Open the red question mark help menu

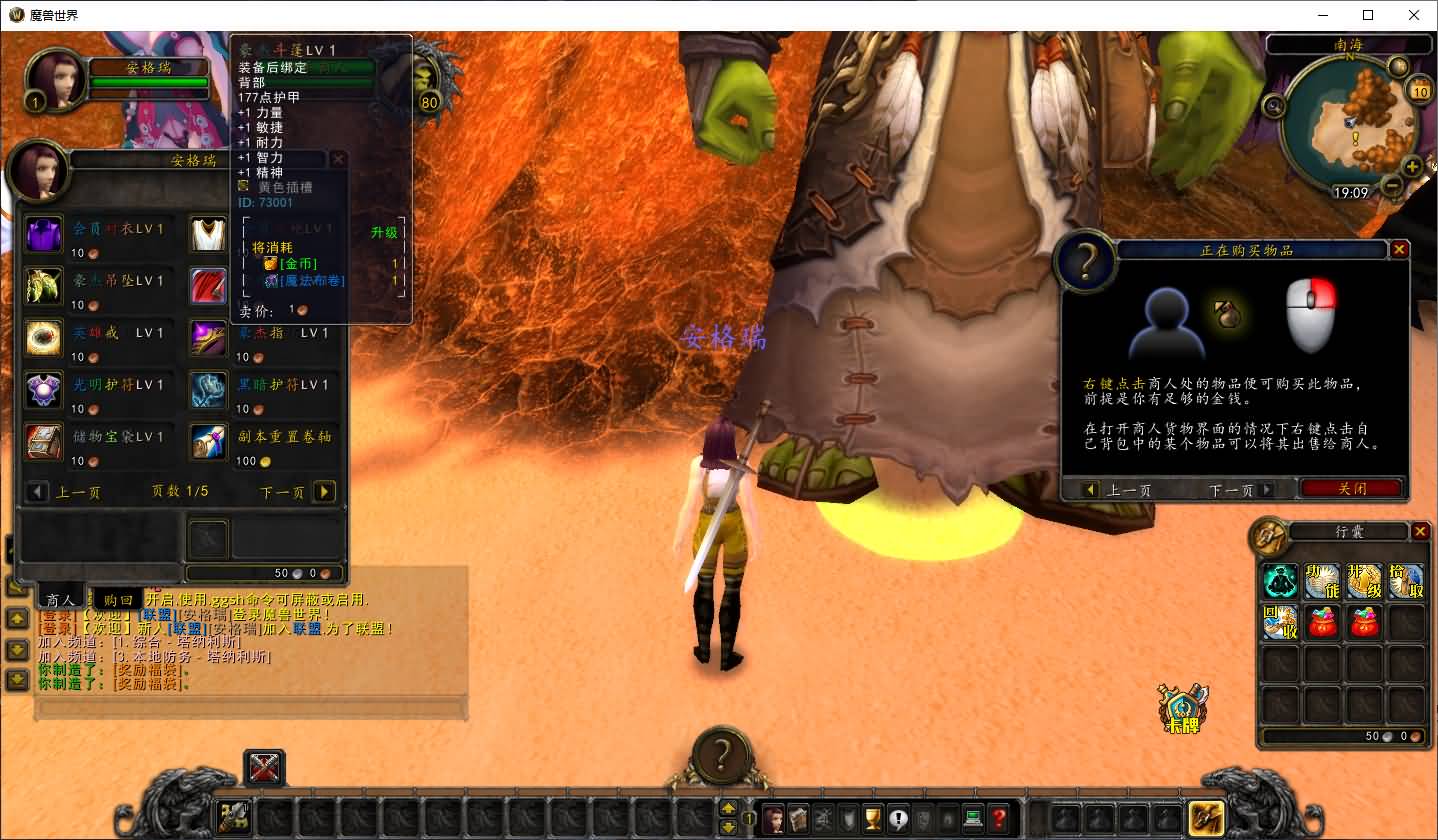(x=998, y=818)
